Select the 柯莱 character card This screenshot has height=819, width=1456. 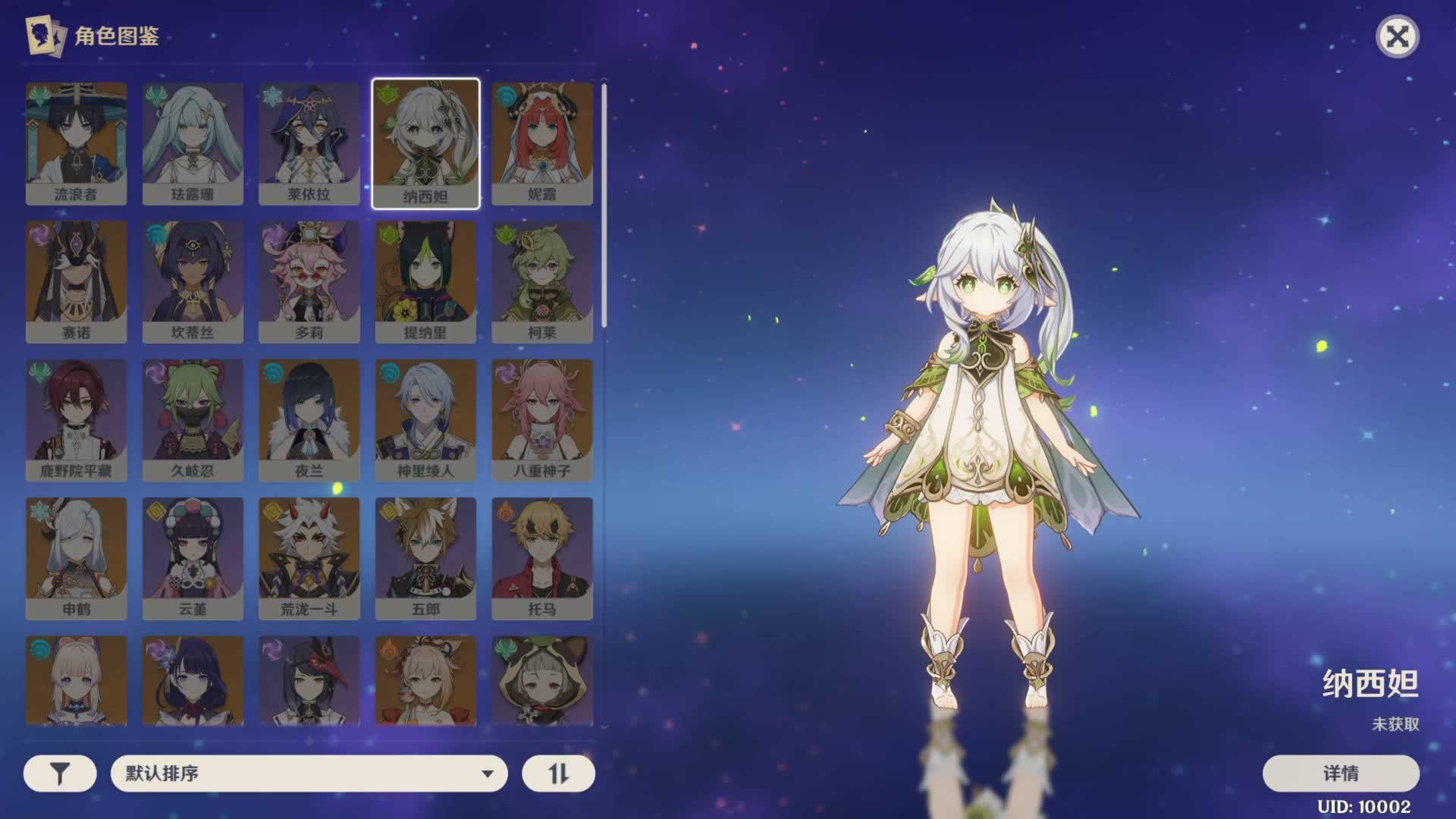click(541, 281)
